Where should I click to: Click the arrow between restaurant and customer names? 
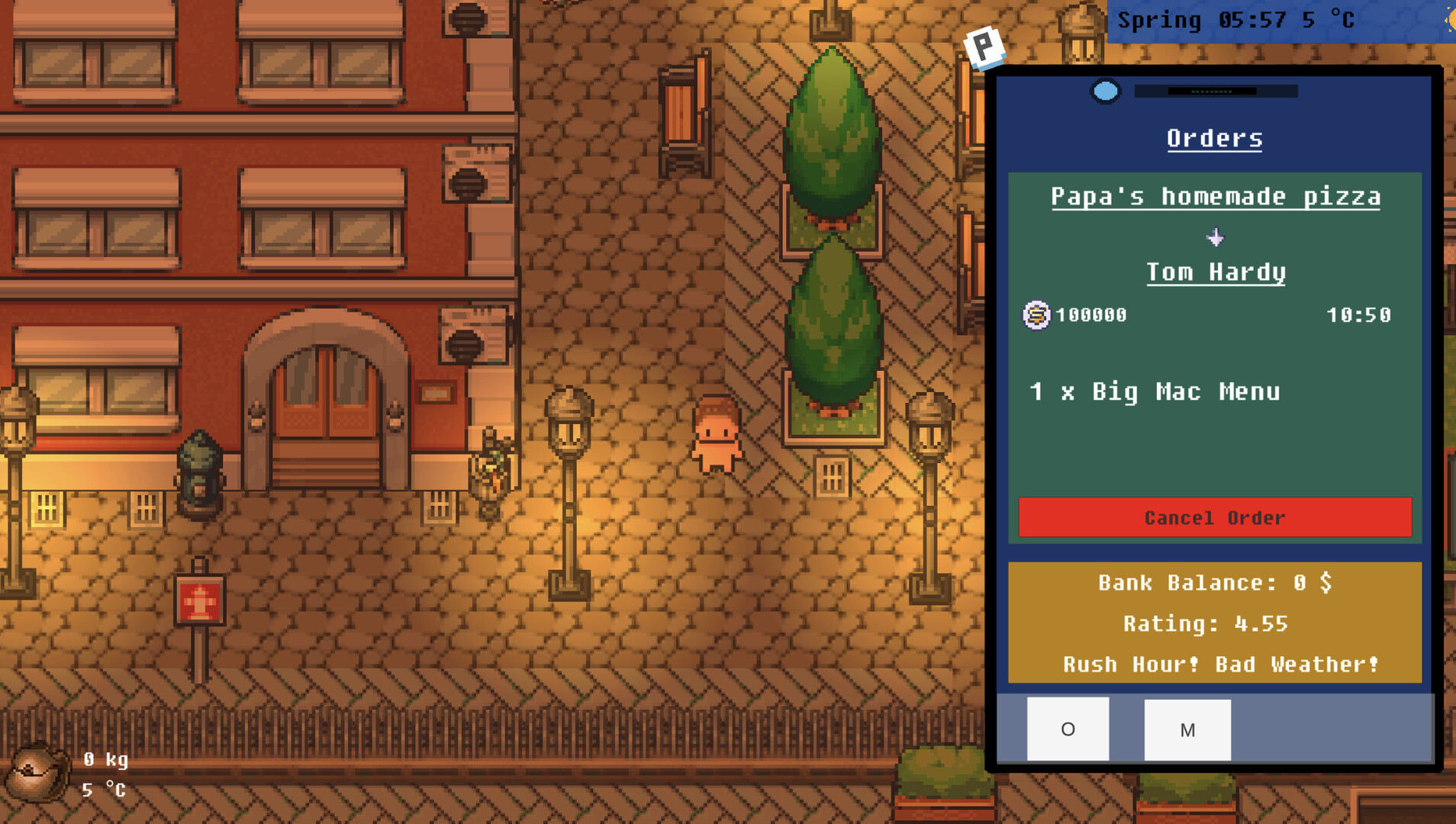tap(1215, 237)
